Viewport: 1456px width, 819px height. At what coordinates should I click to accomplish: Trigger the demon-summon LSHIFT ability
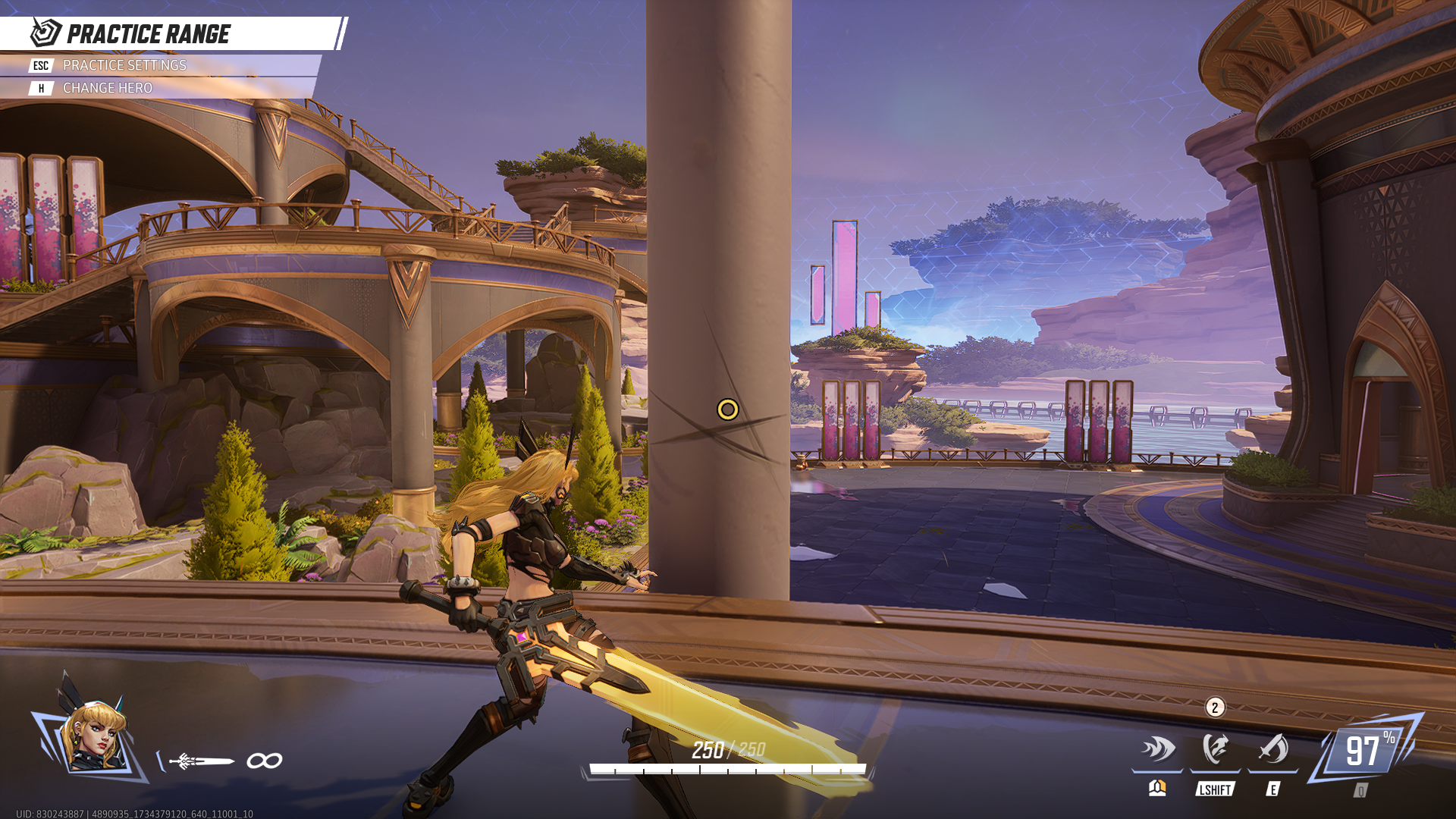tap(1215, 750)
